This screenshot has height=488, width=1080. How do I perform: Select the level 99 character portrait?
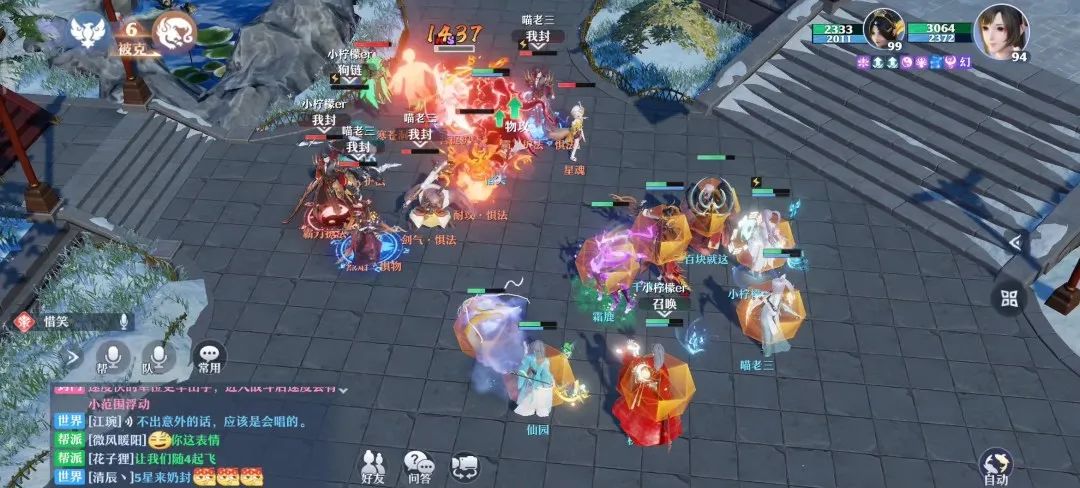tap(884, 29)
